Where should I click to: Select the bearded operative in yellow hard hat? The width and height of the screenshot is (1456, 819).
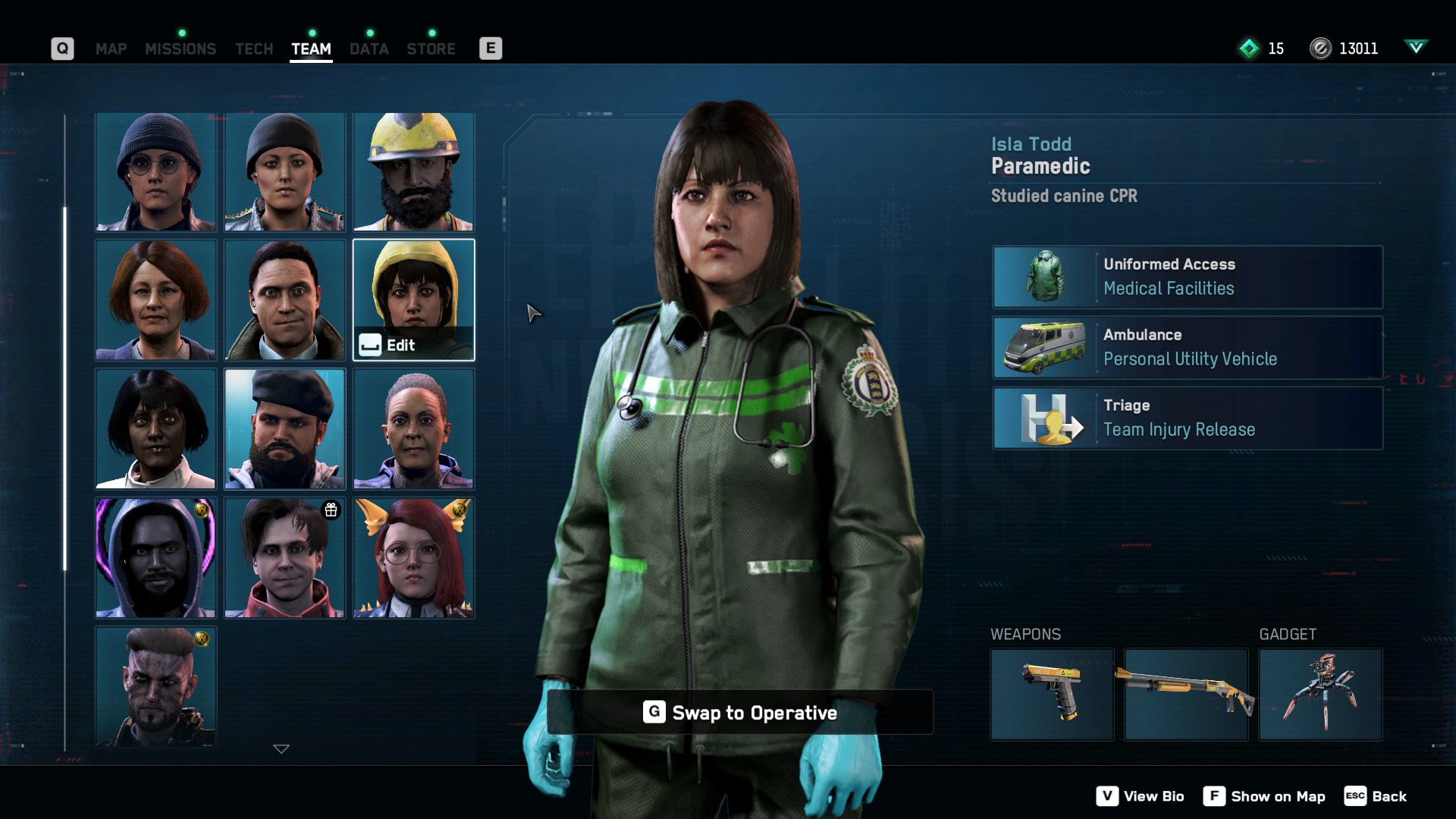(x=413, y=171)
